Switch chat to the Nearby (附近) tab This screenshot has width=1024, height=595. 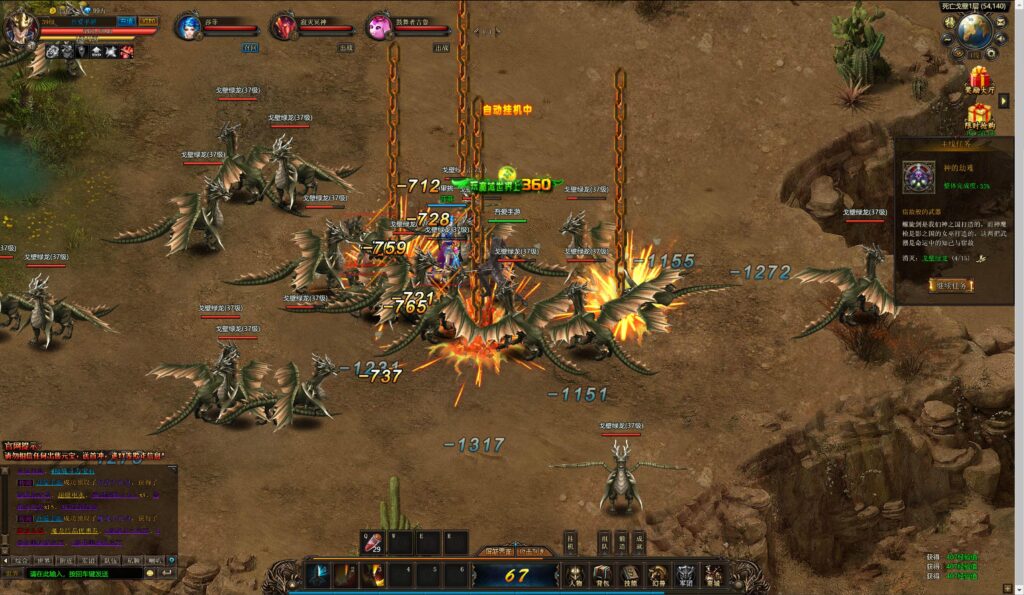[x=66, y=560]
